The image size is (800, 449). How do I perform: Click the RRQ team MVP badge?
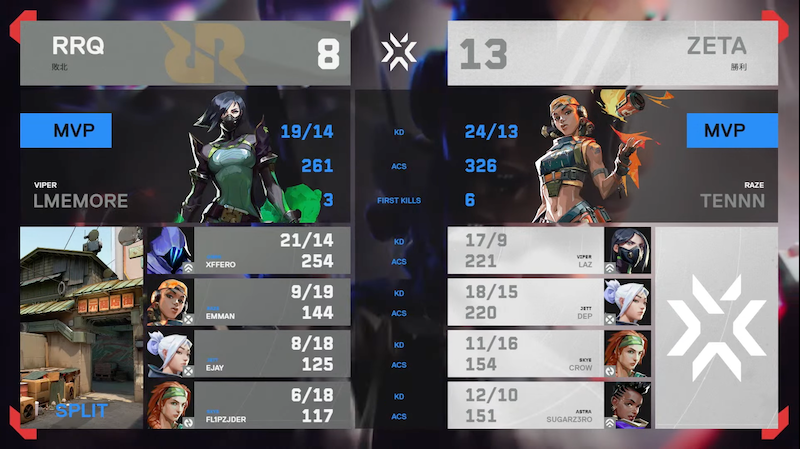(x=65, y=131)
